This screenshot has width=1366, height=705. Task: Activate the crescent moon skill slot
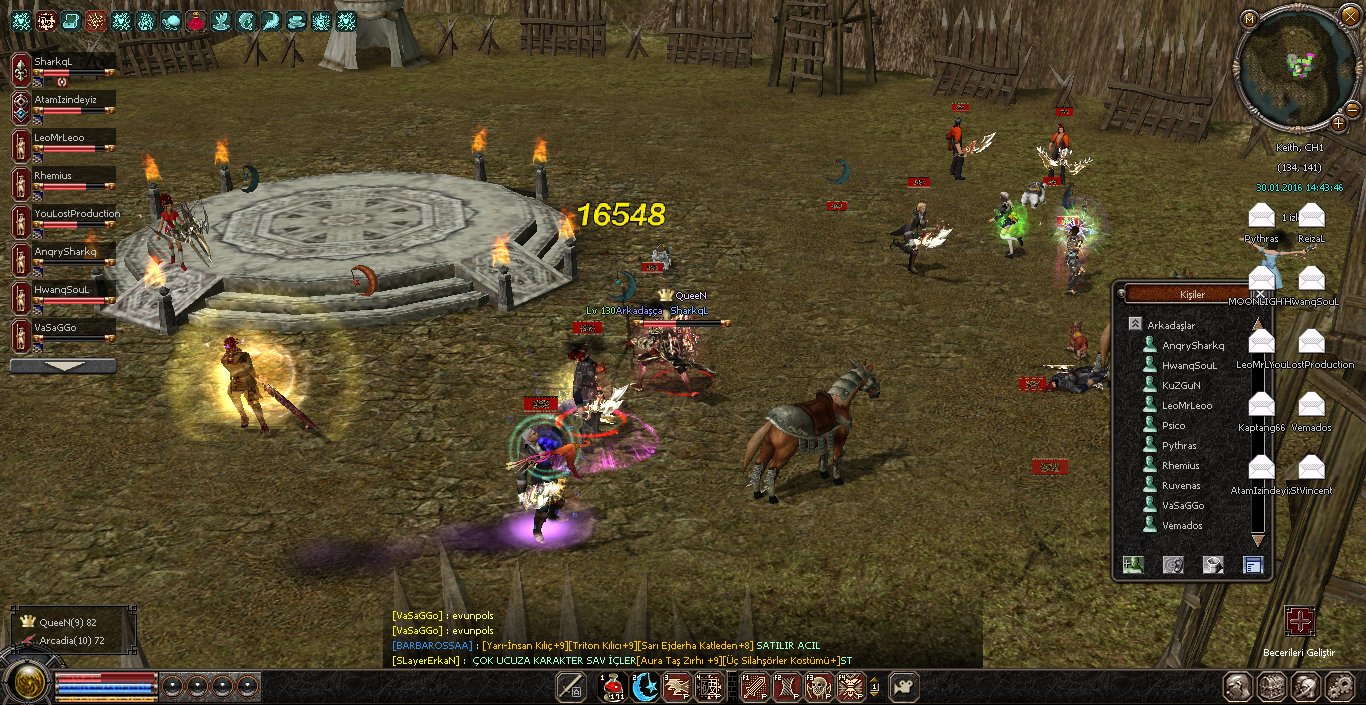[645, 687]
